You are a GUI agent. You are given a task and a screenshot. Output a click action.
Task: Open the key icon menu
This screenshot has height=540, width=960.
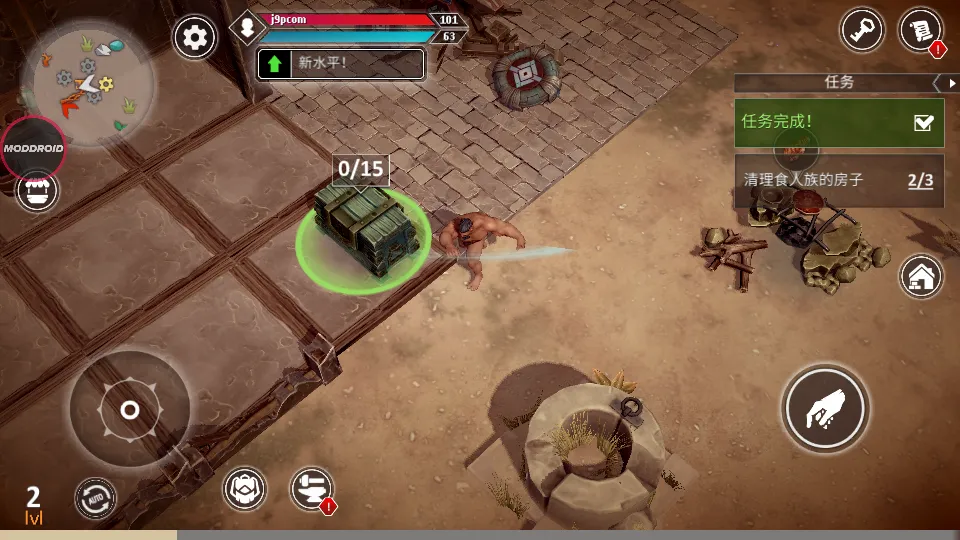click(862, 31)
